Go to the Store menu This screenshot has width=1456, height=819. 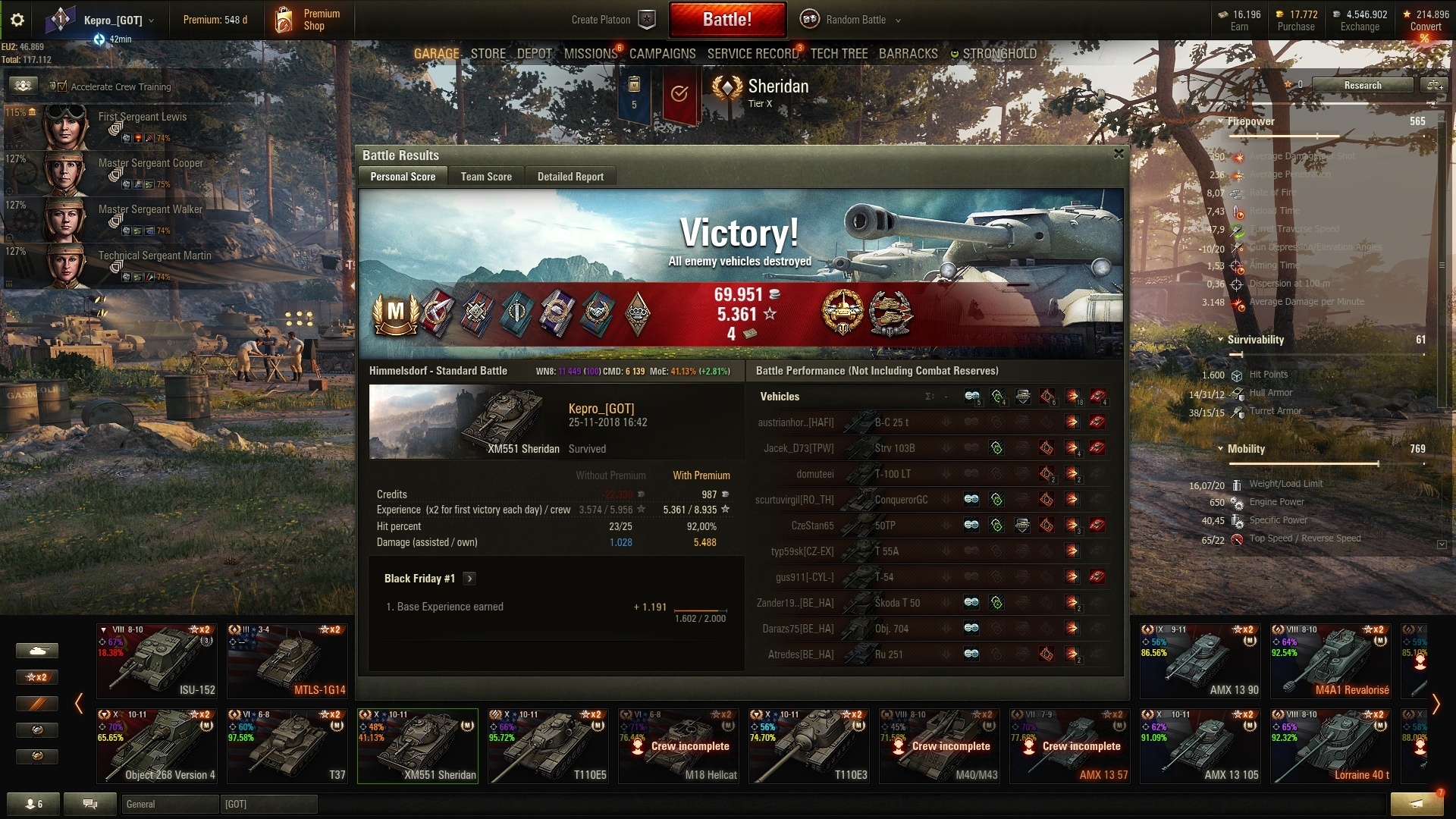pos(488,54)
